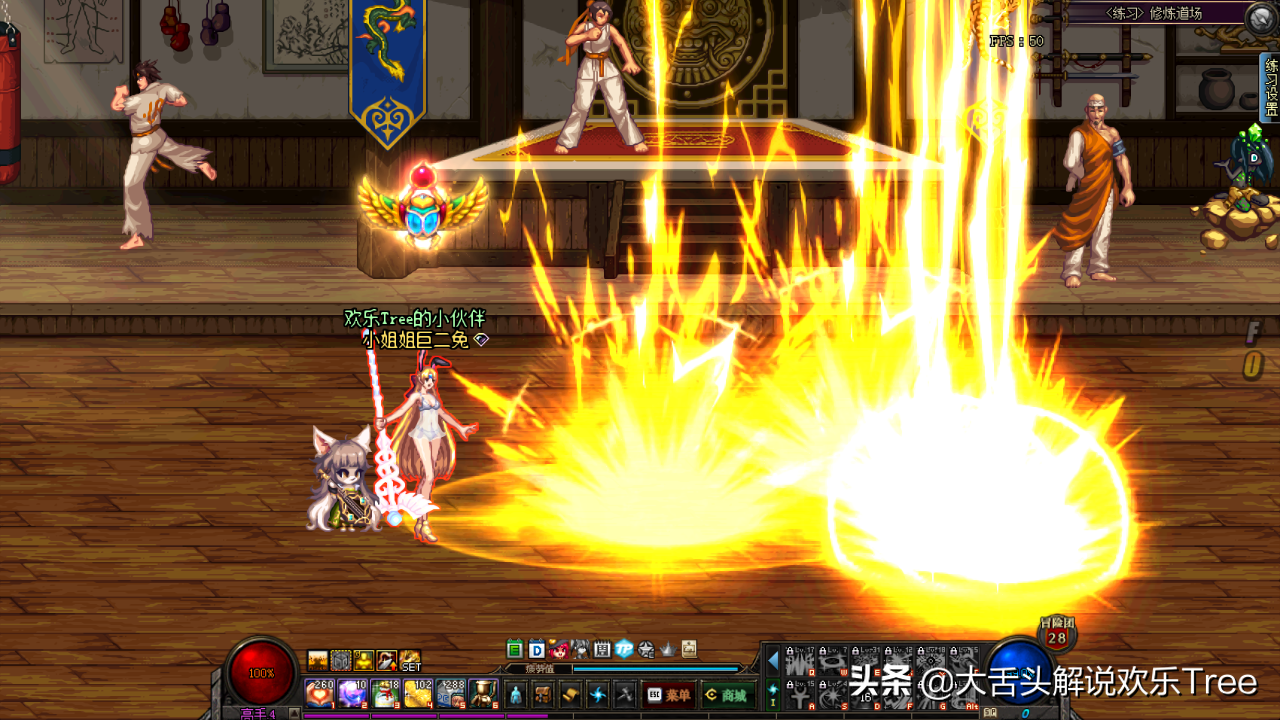Image resolution: width=1280 pixels, height=720 pixels.
Task: Open the quest scroll icon
Action: (x=570, y=694)
